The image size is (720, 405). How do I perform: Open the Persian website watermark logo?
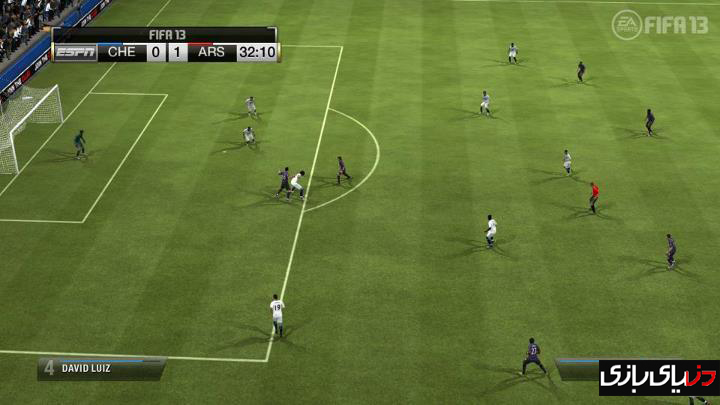658,378
